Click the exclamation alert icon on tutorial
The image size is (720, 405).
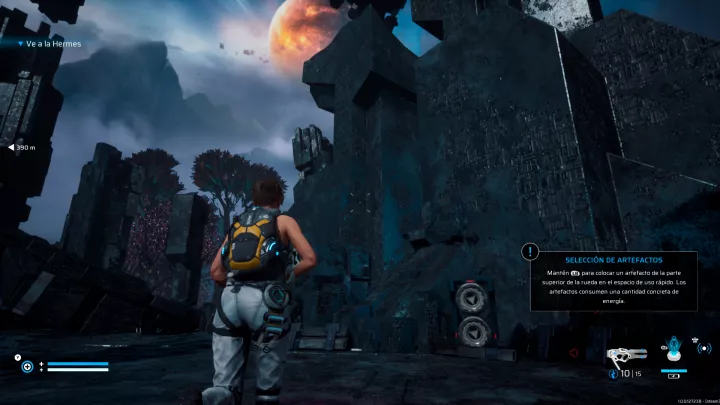tap(530, 253)
